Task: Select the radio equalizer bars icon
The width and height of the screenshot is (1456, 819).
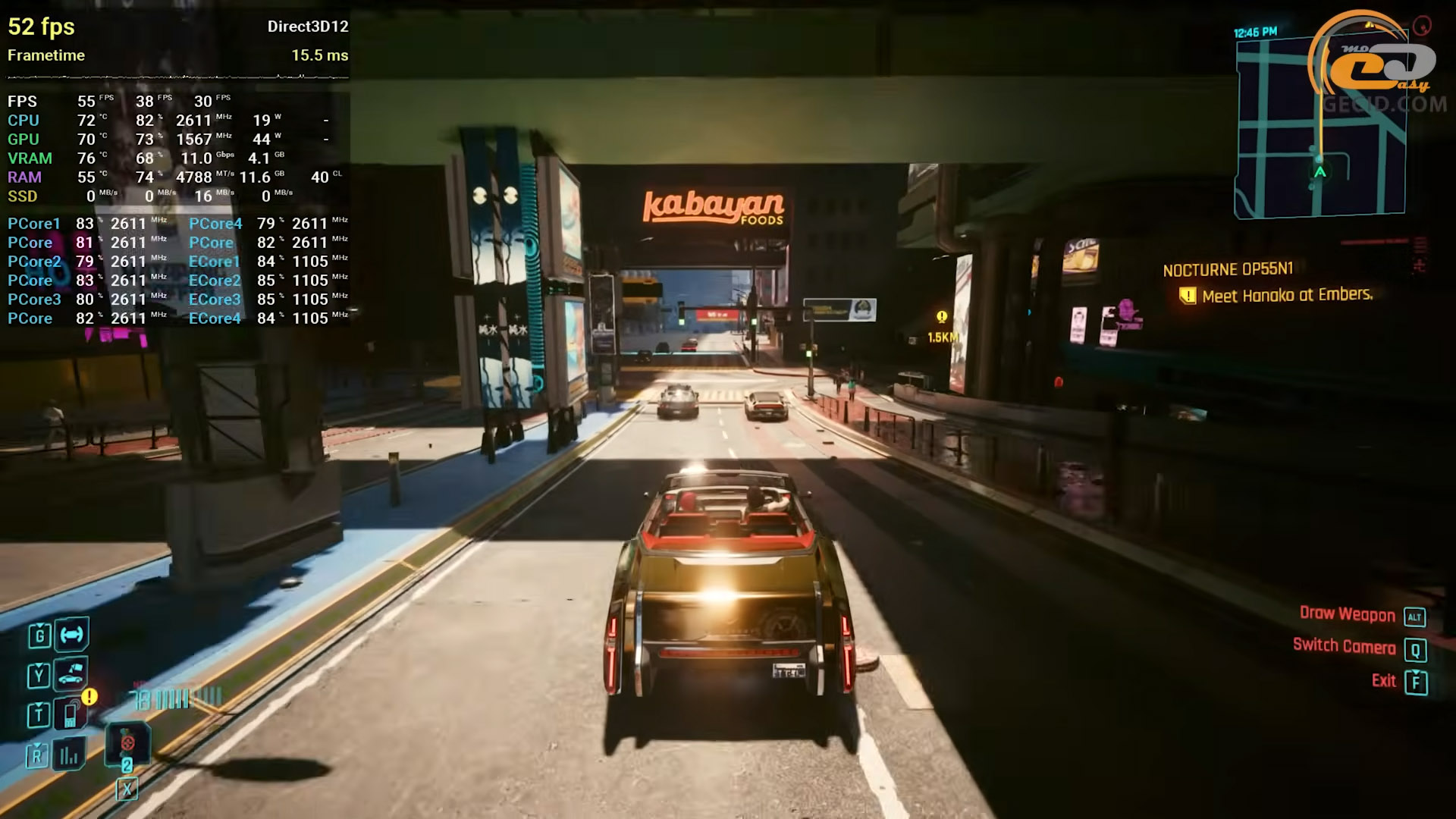Action: pyautogui.click(x=69, y=755)
